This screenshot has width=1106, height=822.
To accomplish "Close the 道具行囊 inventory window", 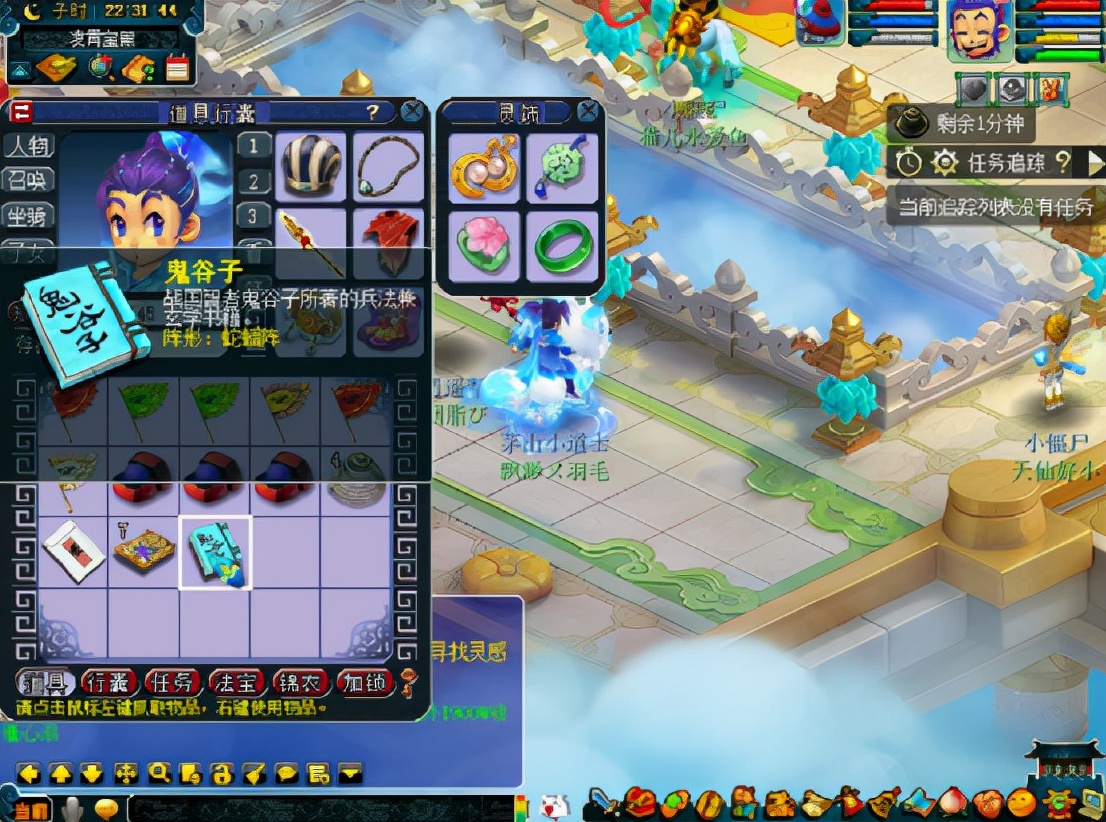I will coord(412,112).
